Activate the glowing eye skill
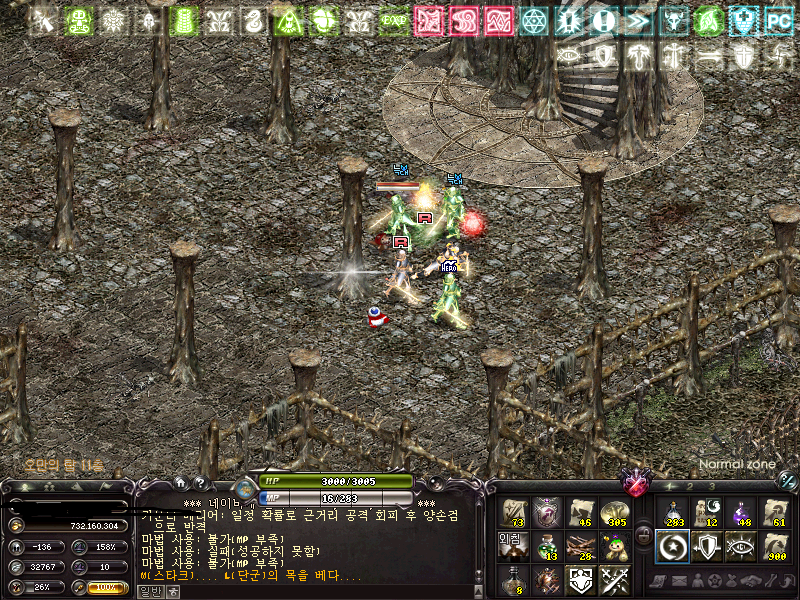The width and height of the screenshot is (800, 600). click(741, 546)
